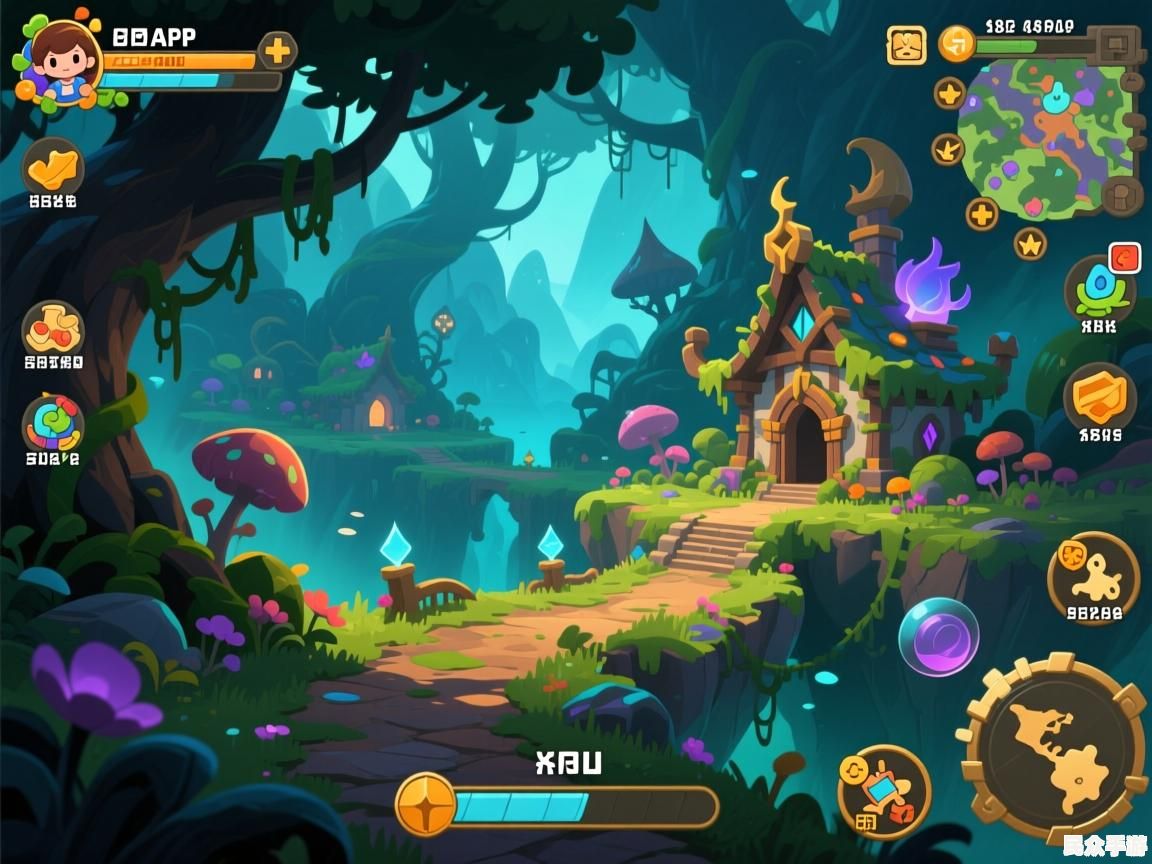Open the blue creature icon with the red badge
This screenshot has width=1152, height=864.
(1098, 290)
